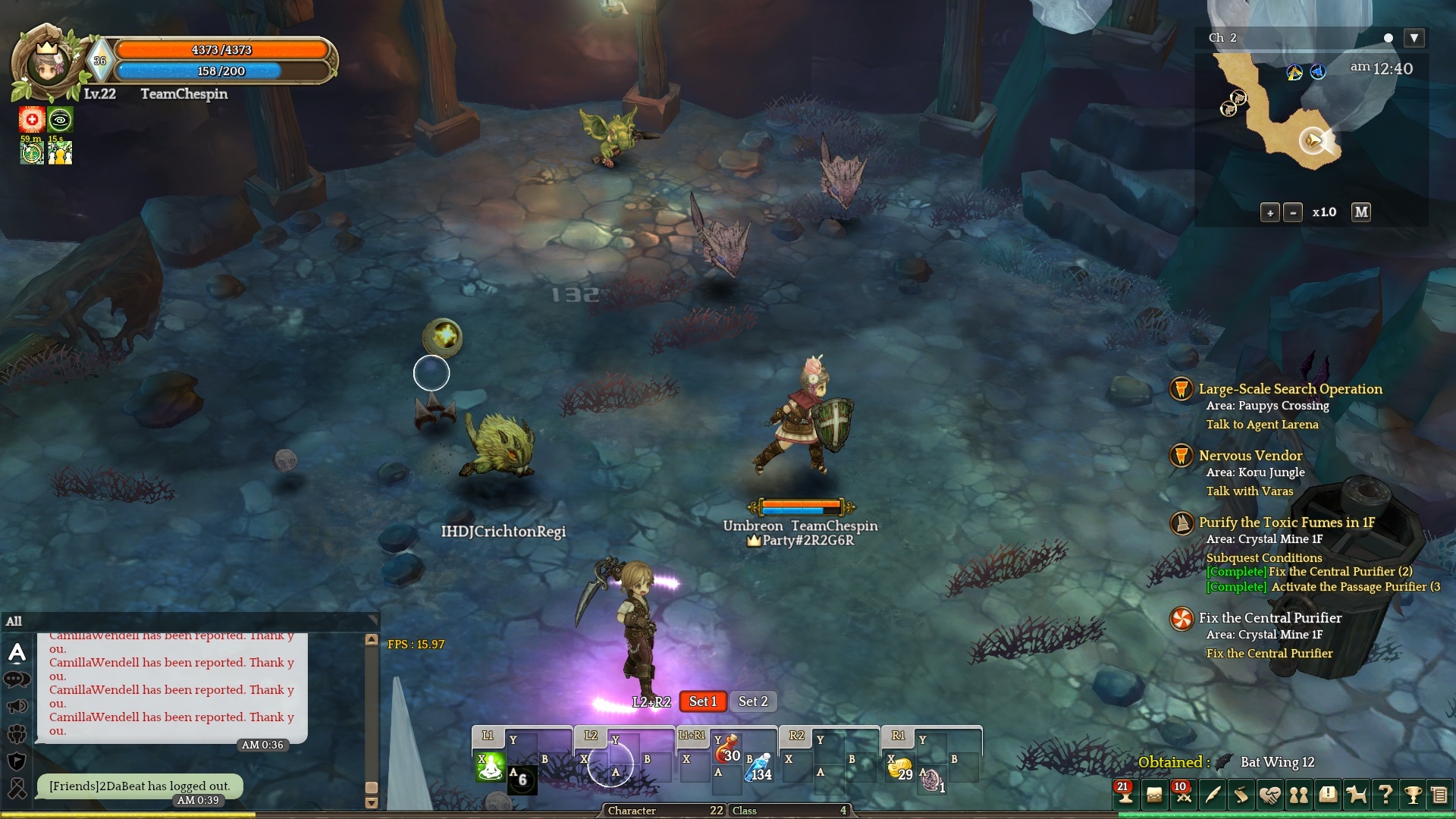Open the Fix the Central Purifier quest
This screenshot has width=1456, height=819.
pyautogui.click(x=1270, y=618)
